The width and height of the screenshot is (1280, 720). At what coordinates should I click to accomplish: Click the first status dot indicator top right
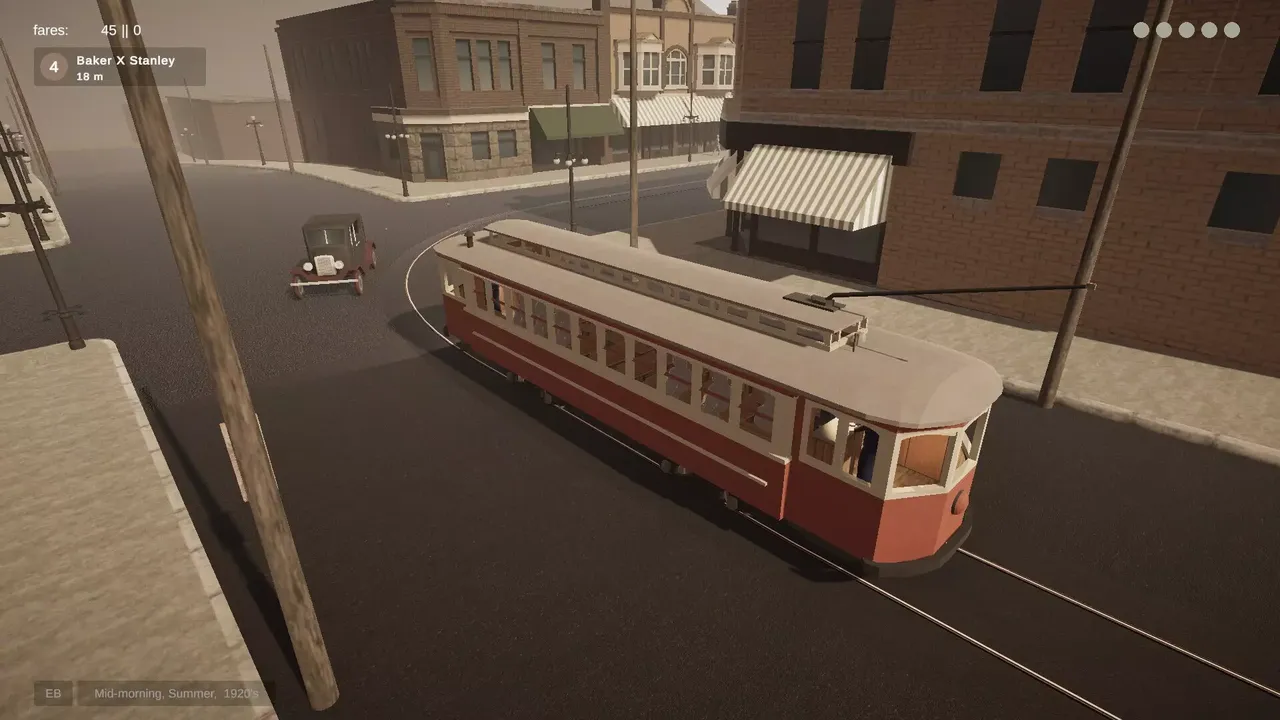coord(1140,30)
